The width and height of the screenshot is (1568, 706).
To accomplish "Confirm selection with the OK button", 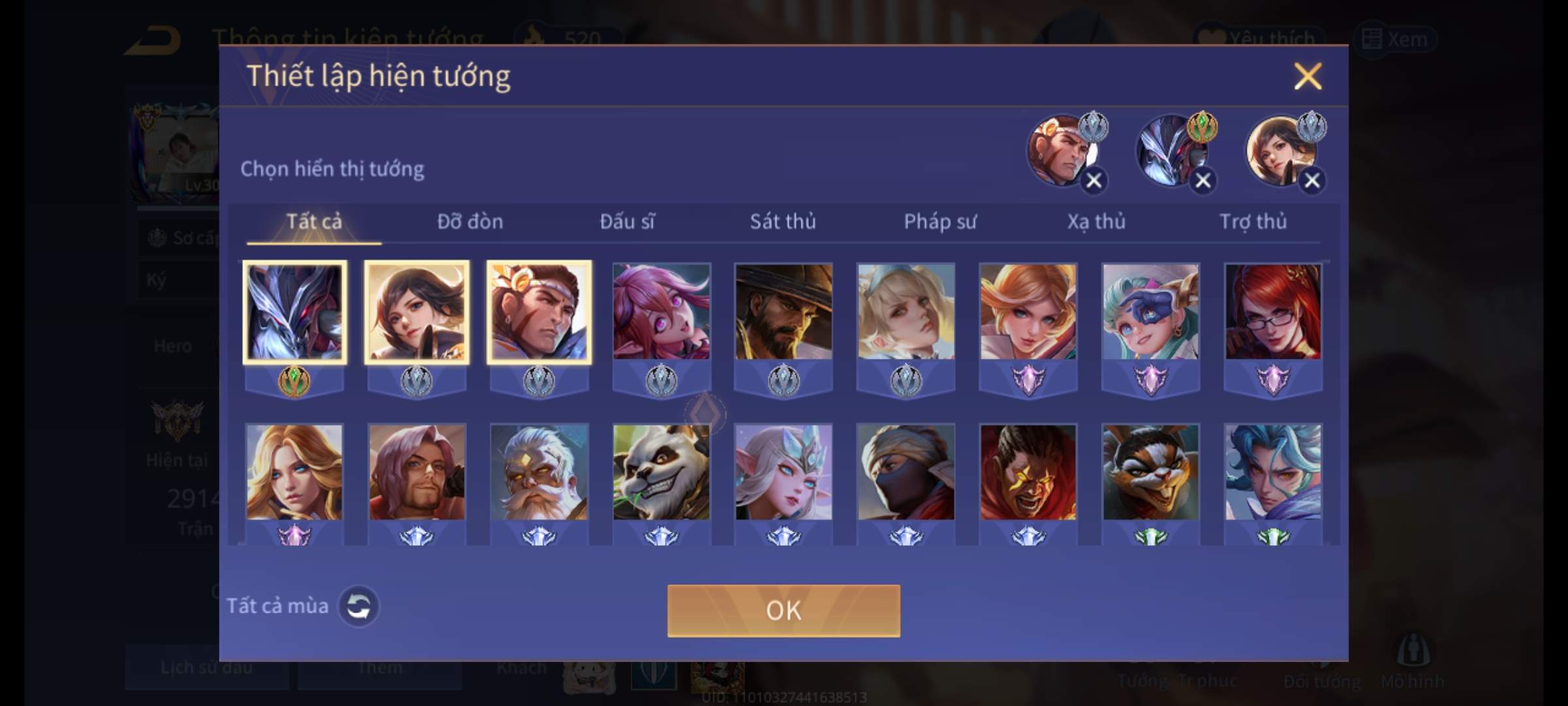I will (783, 611).
